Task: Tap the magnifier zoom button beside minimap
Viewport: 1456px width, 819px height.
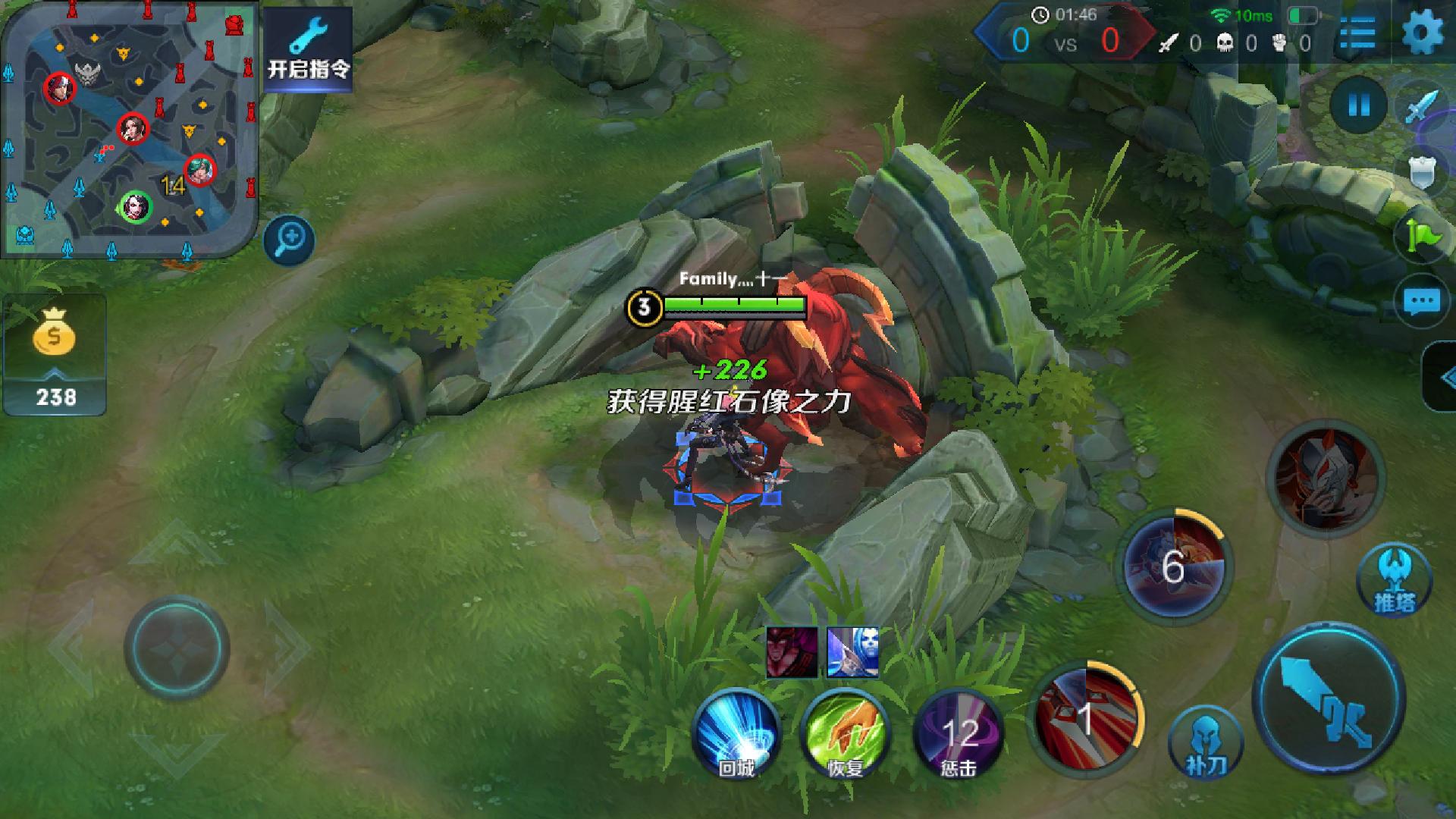Action: pos(290,241)
